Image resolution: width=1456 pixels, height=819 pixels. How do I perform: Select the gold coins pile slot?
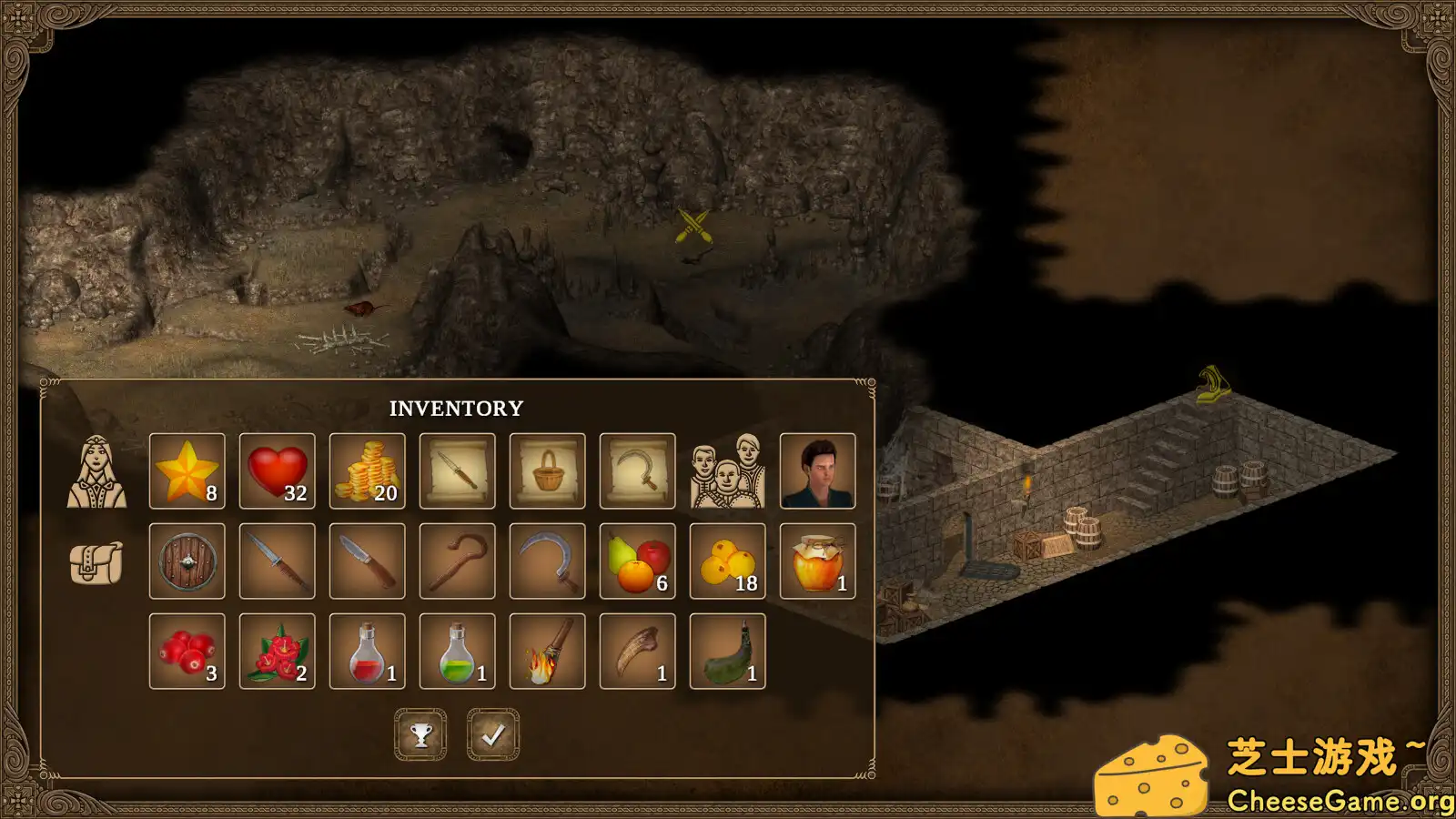pos(367,471)
